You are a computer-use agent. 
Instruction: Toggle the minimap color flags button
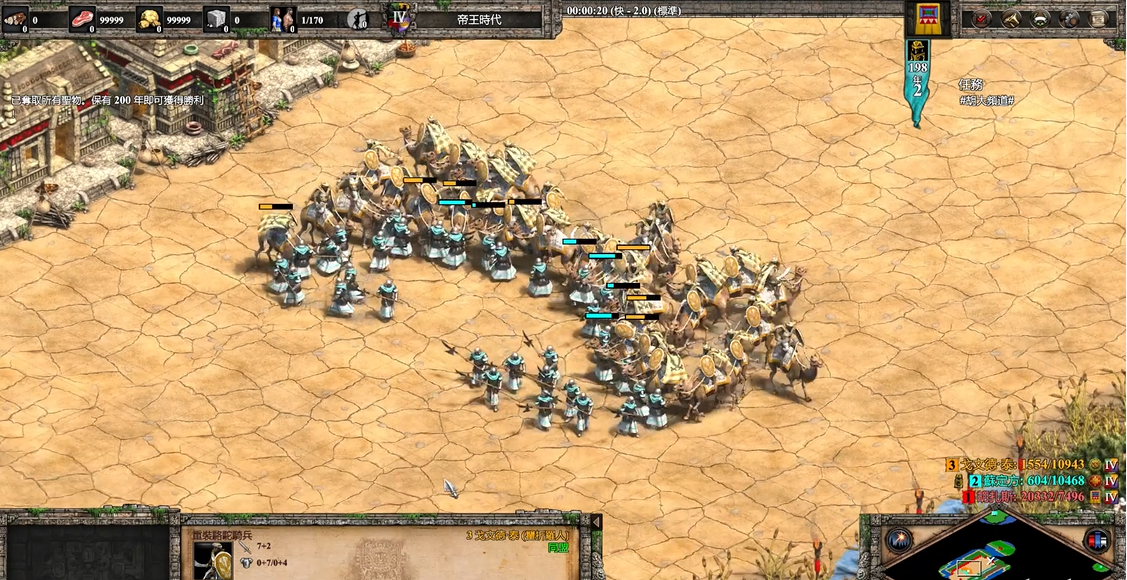1097,541
